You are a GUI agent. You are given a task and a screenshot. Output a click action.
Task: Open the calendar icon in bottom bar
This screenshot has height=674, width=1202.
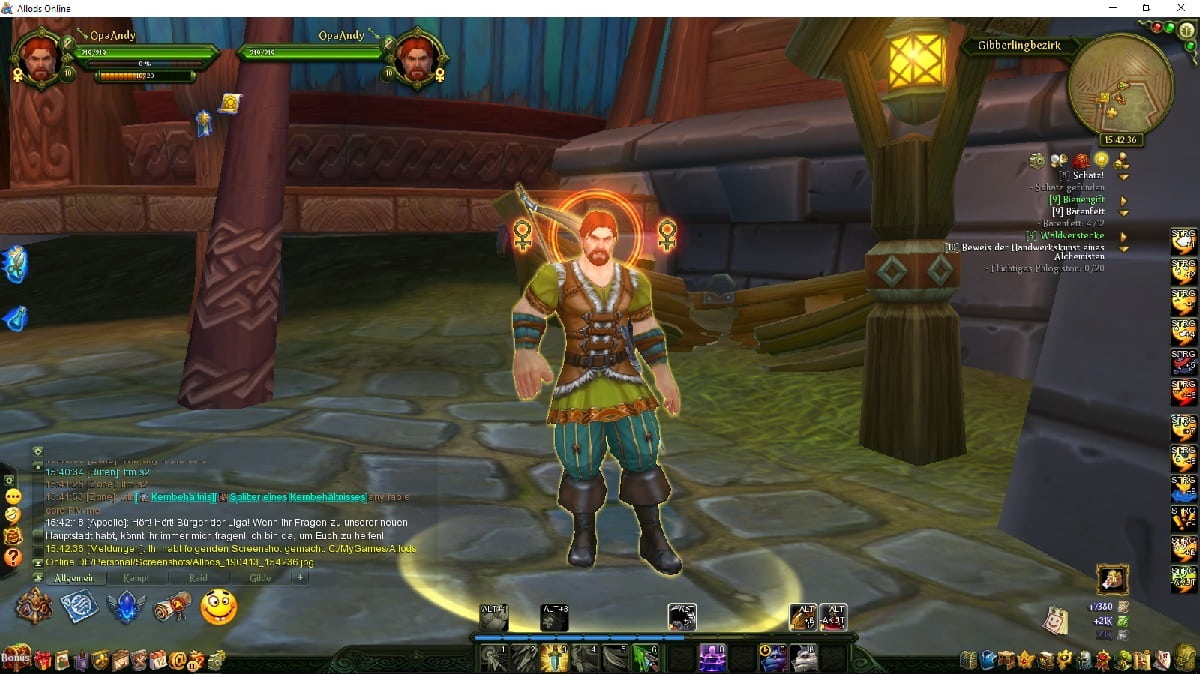coord(160,660)
